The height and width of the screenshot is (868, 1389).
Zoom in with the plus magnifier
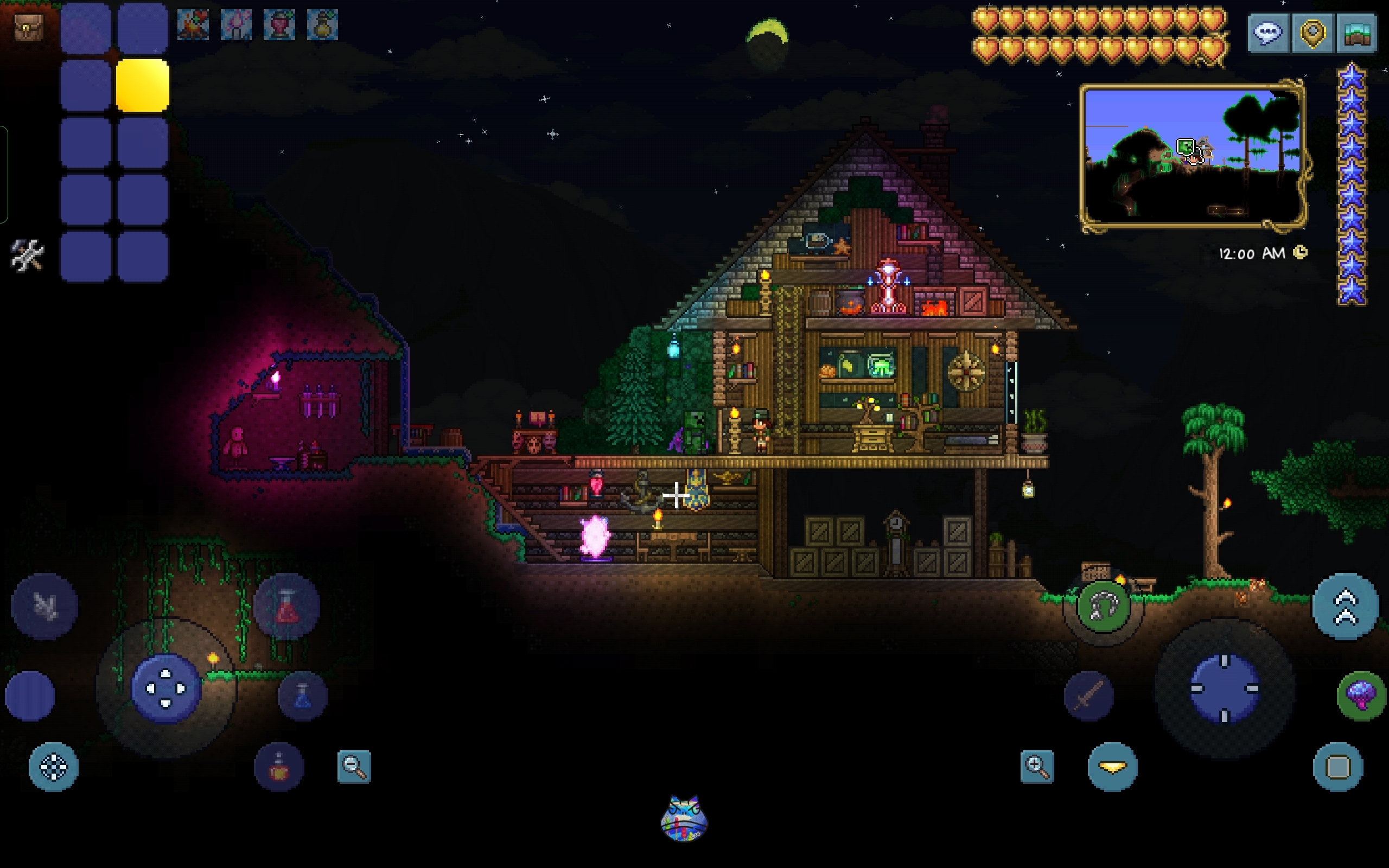(1037, 767)
